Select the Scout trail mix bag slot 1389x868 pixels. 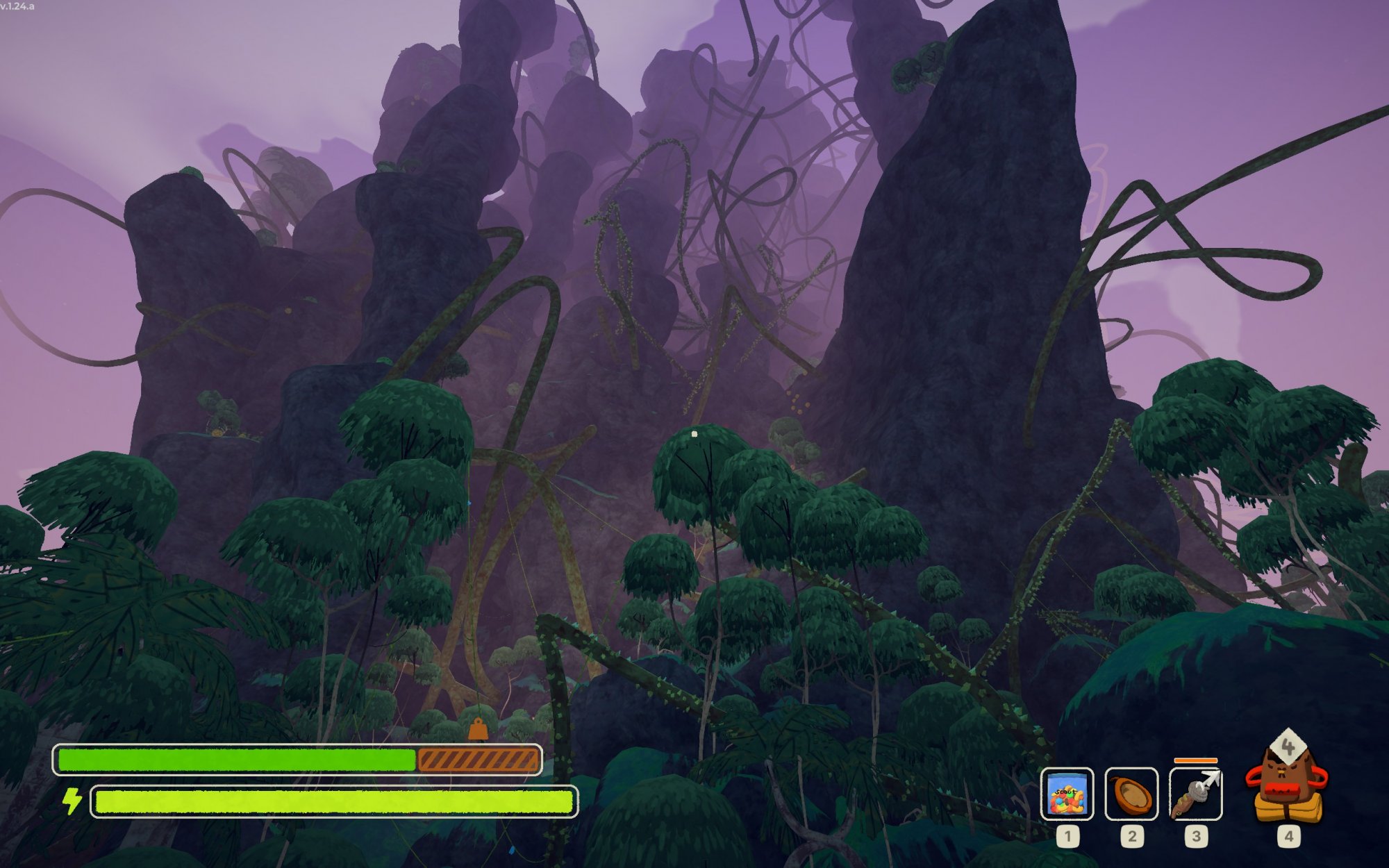pos(1067,794)
